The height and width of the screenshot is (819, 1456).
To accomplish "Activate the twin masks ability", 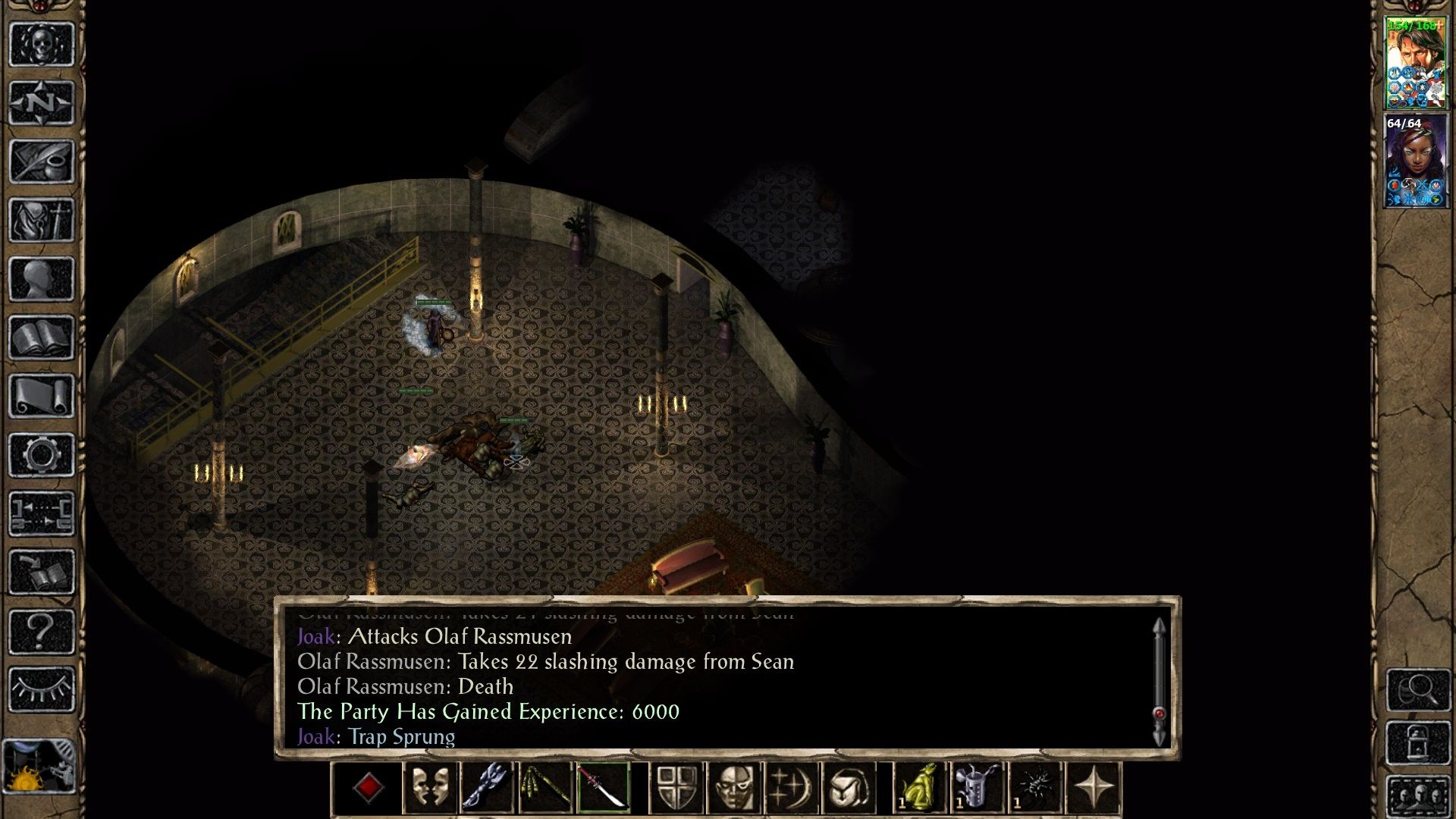I will tap(430, 788).
